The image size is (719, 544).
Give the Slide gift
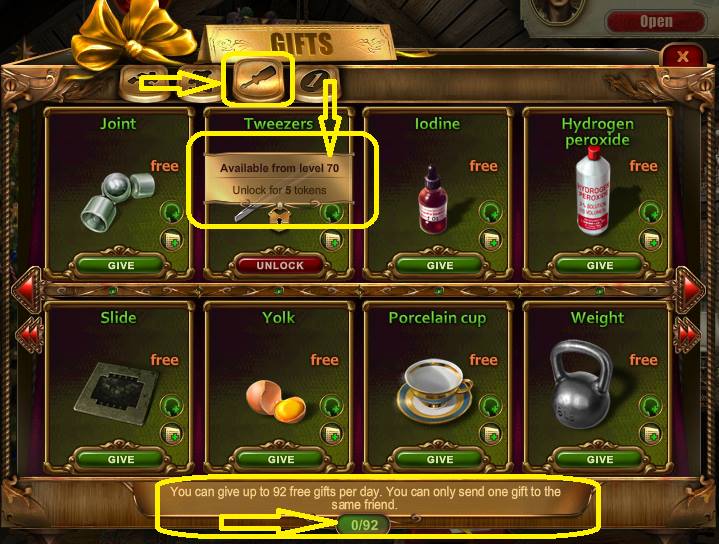coord(120,460)
